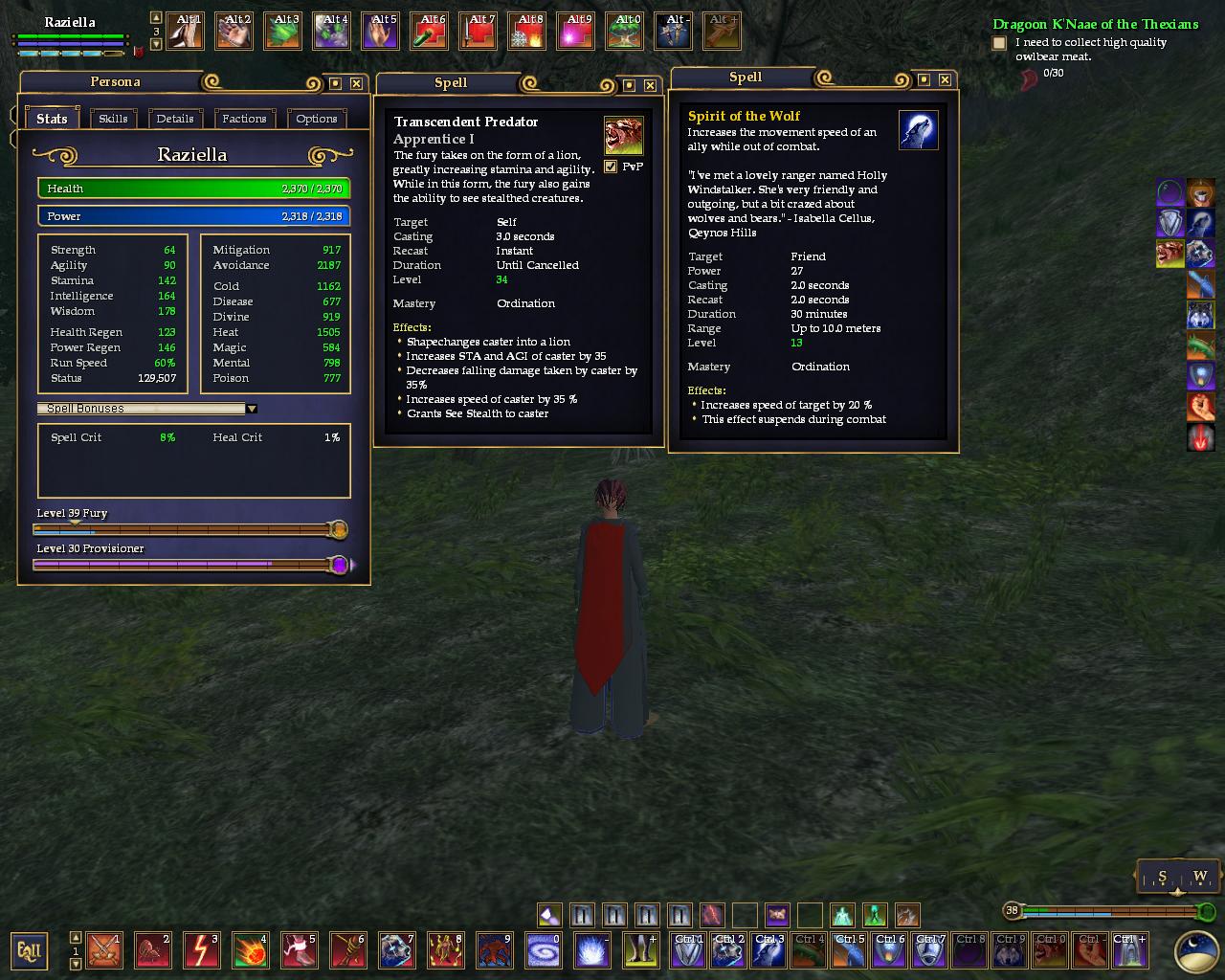Open the EQII main menu button
This screenshot has width=1225, height=980.
point(30,951)
